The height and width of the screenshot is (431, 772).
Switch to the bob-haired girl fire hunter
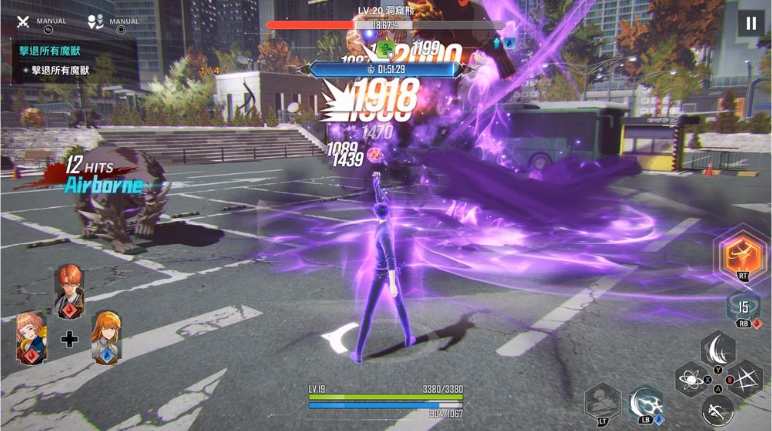[x=29, y=335]
